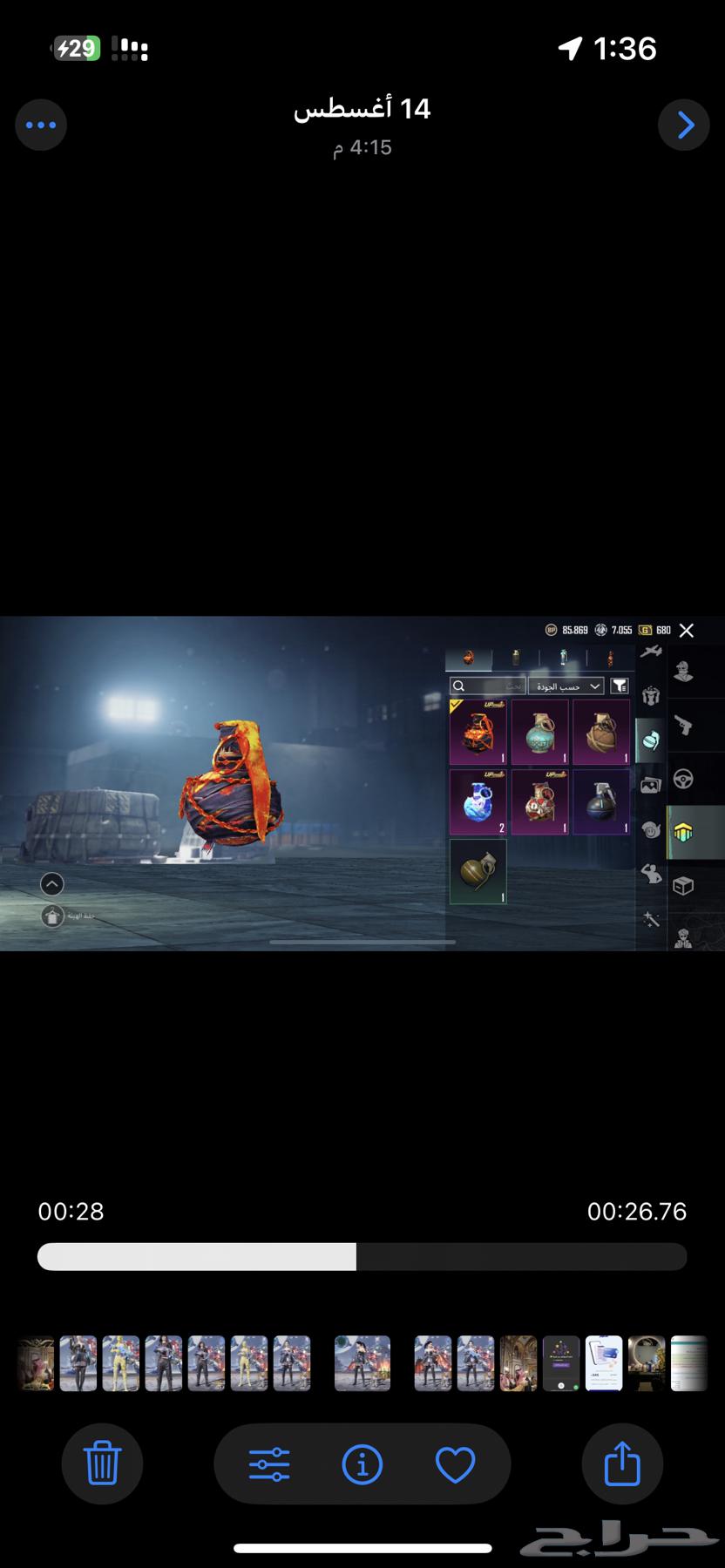The width and height of the screenshot is (725, 1568).
Task: Switch to the smoke grenade canister tab
Action: (516, 658)
